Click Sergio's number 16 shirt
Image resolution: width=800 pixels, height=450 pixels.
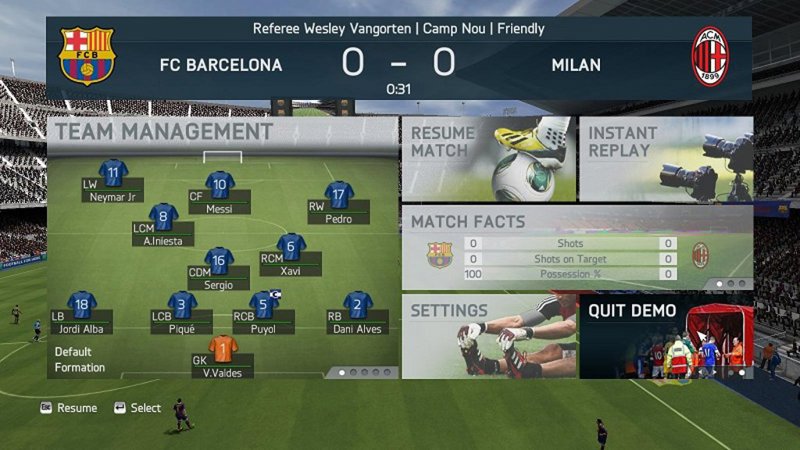(218, 261)
